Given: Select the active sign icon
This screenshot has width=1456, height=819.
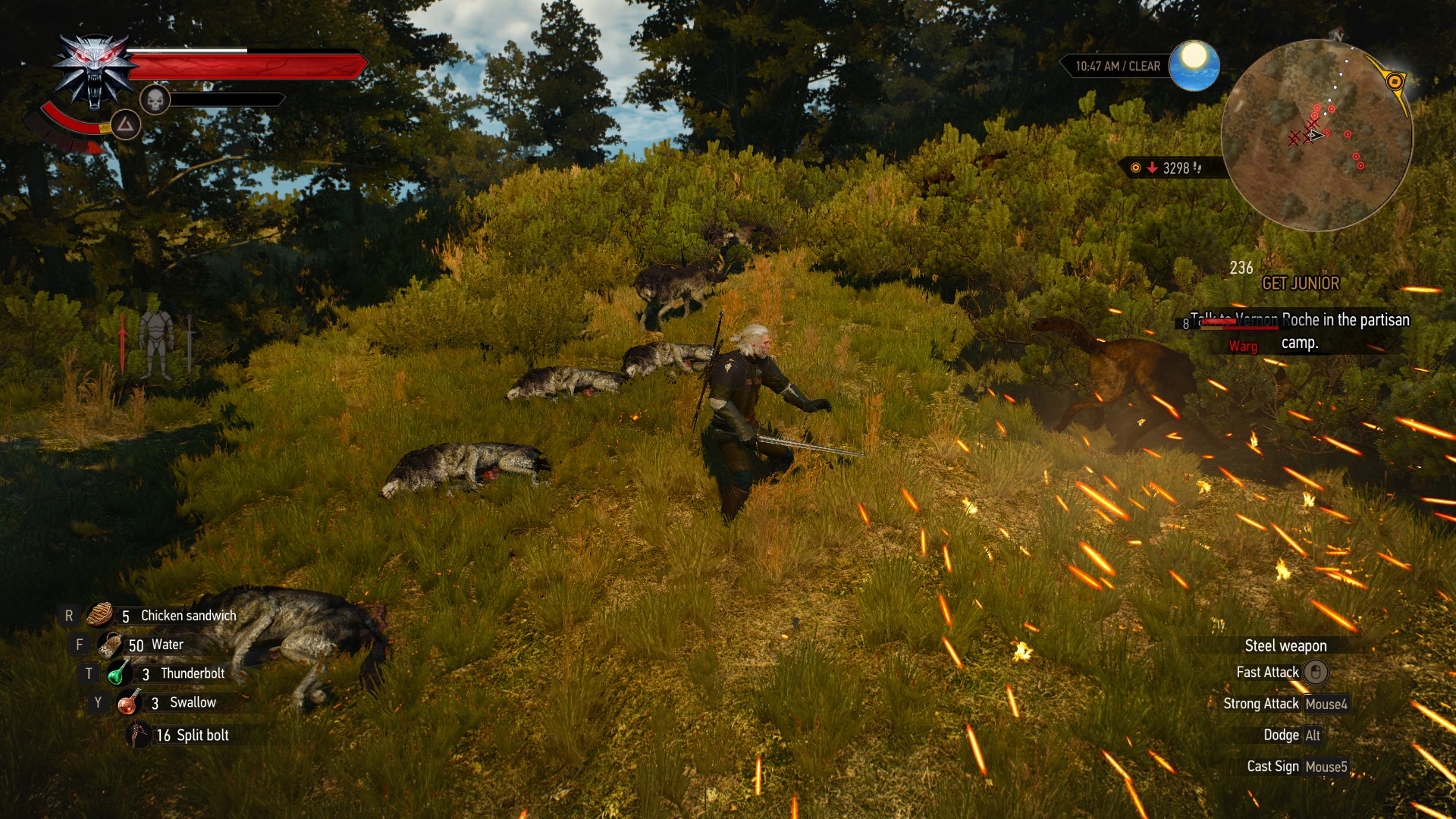Looking at the screenshot, I should 126,124.
